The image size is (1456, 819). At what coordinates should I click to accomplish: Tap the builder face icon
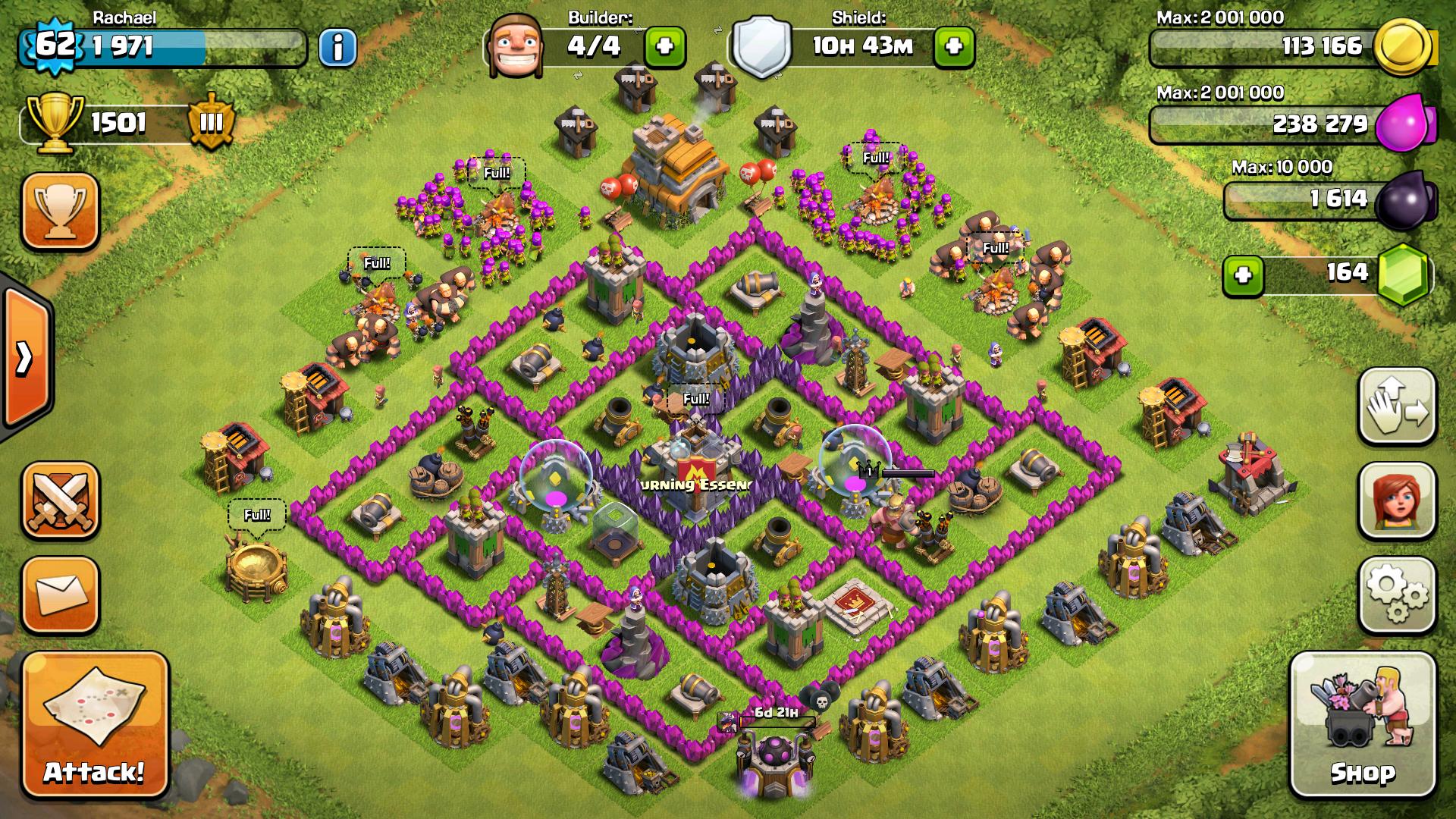coord(513,45)
